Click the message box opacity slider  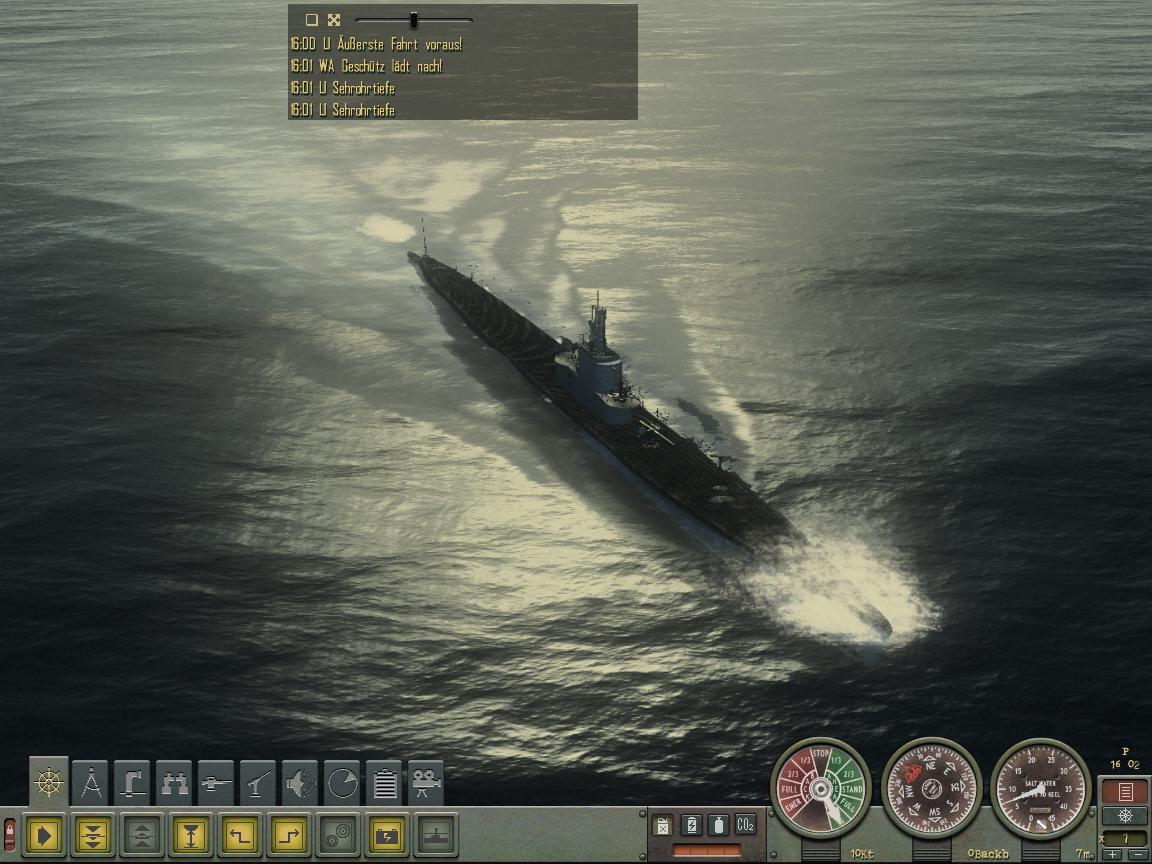tap(413, 20)
